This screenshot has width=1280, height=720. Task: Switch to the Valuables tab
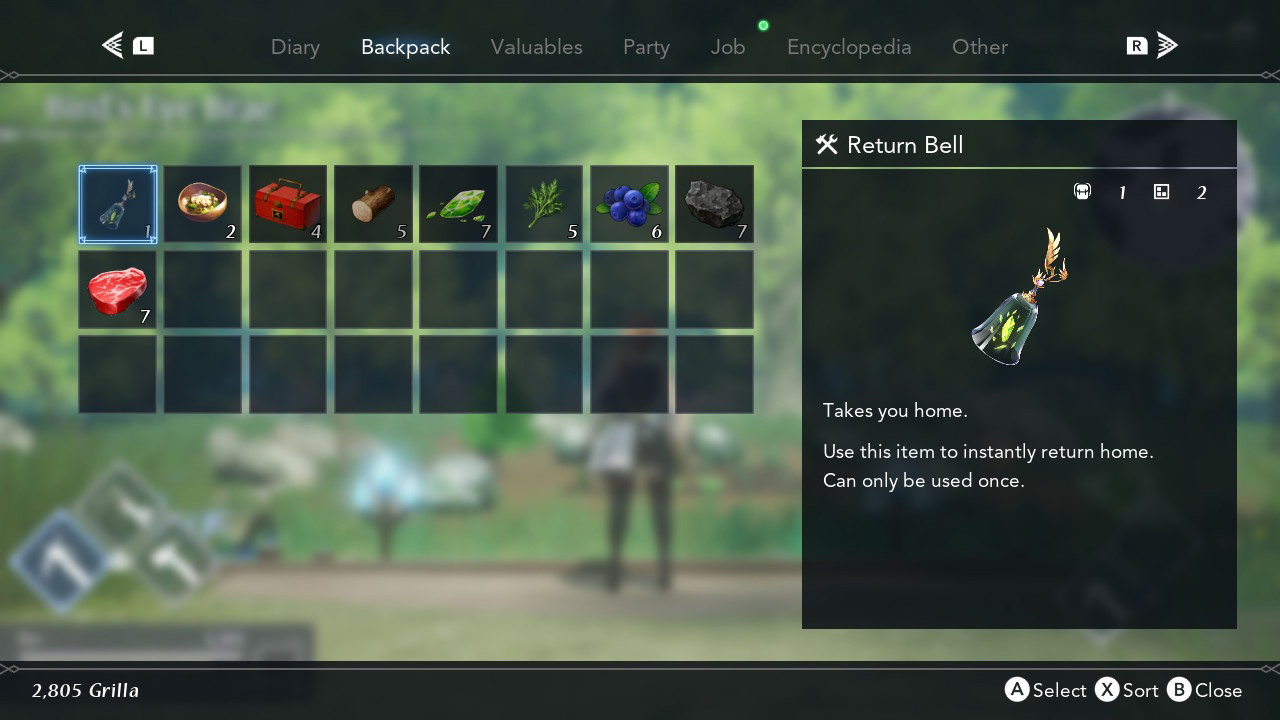pyautogui.click(x=536, y=46)
